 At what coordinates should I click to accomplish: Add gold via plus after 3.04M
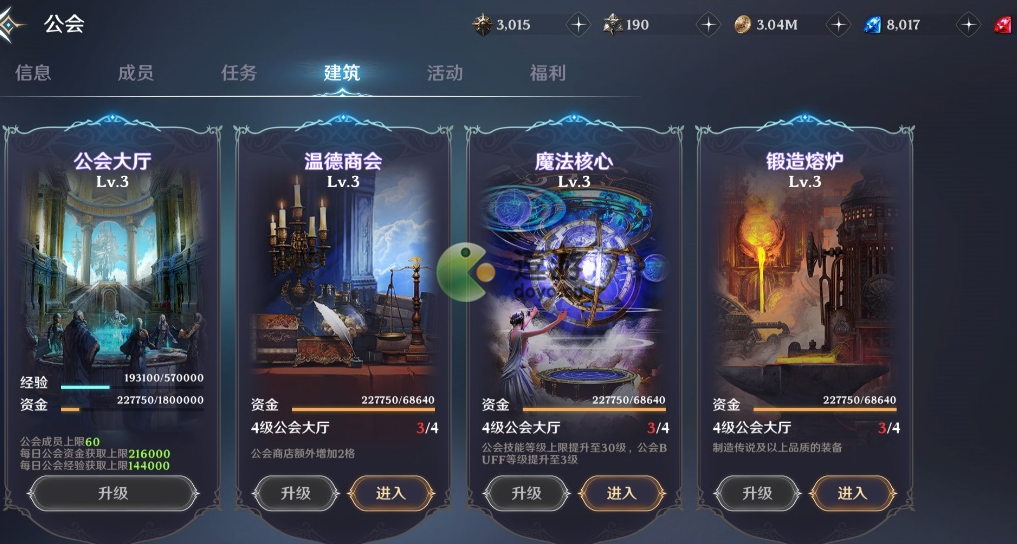coord(838,25)
